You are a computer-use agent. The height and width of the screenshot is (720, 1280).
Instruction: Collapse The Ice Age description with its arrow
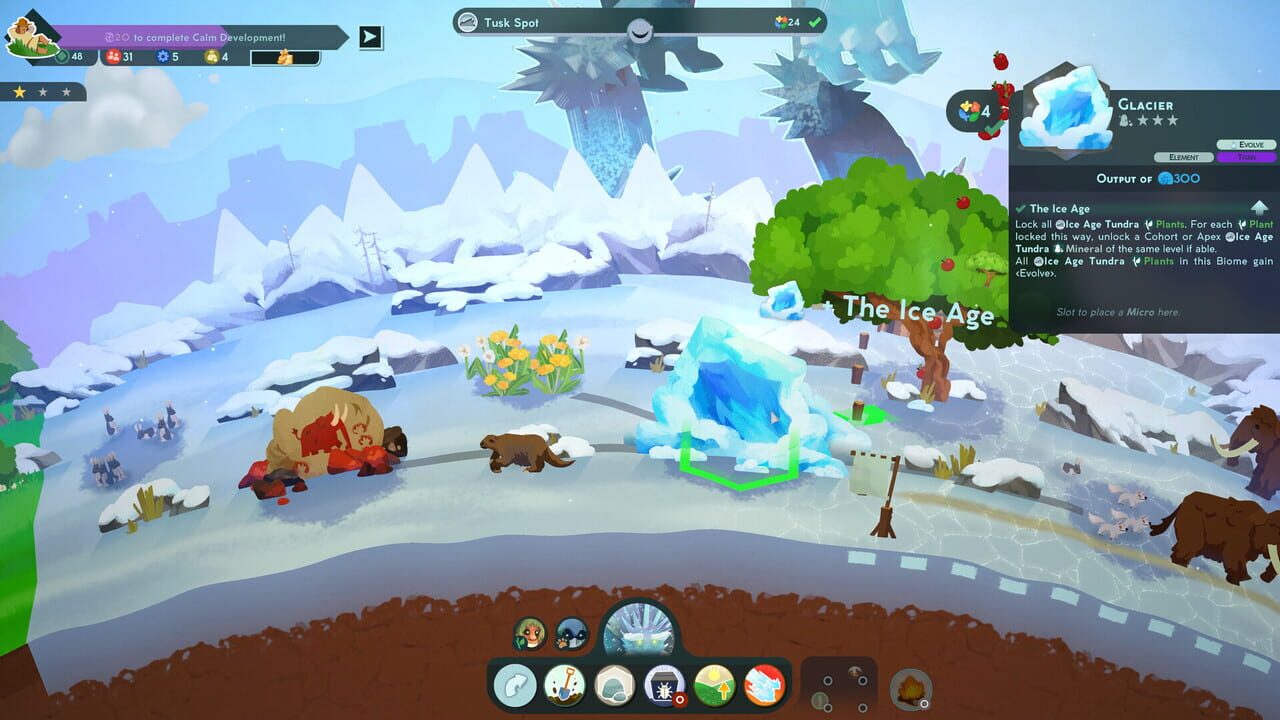click(1260, 207)
